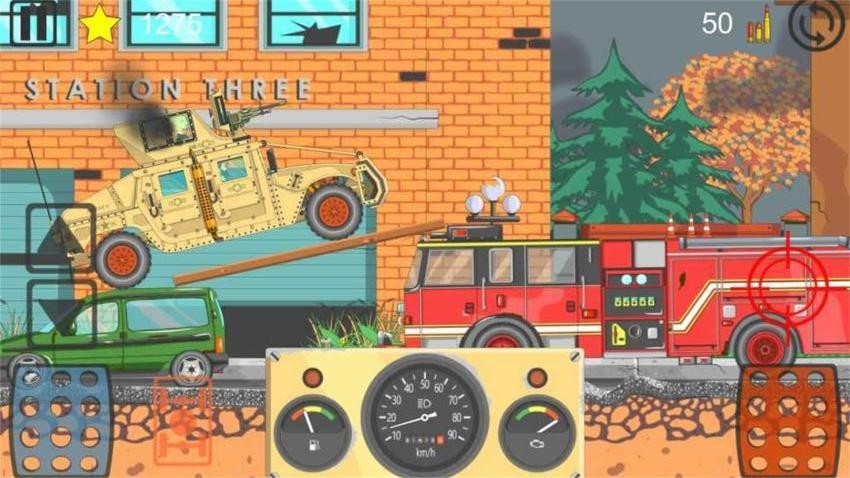
Task: Tap the down arrow control button
Action: point(60,312)
